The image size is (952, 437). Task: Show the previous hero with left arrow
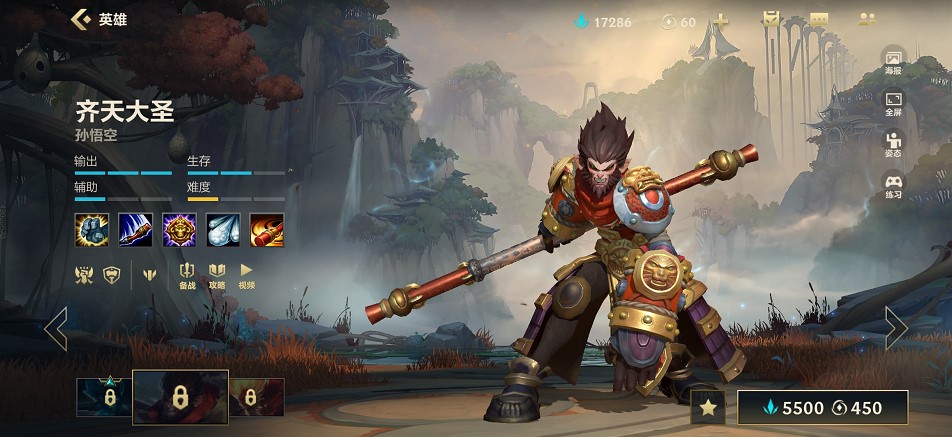pos(56,328)
